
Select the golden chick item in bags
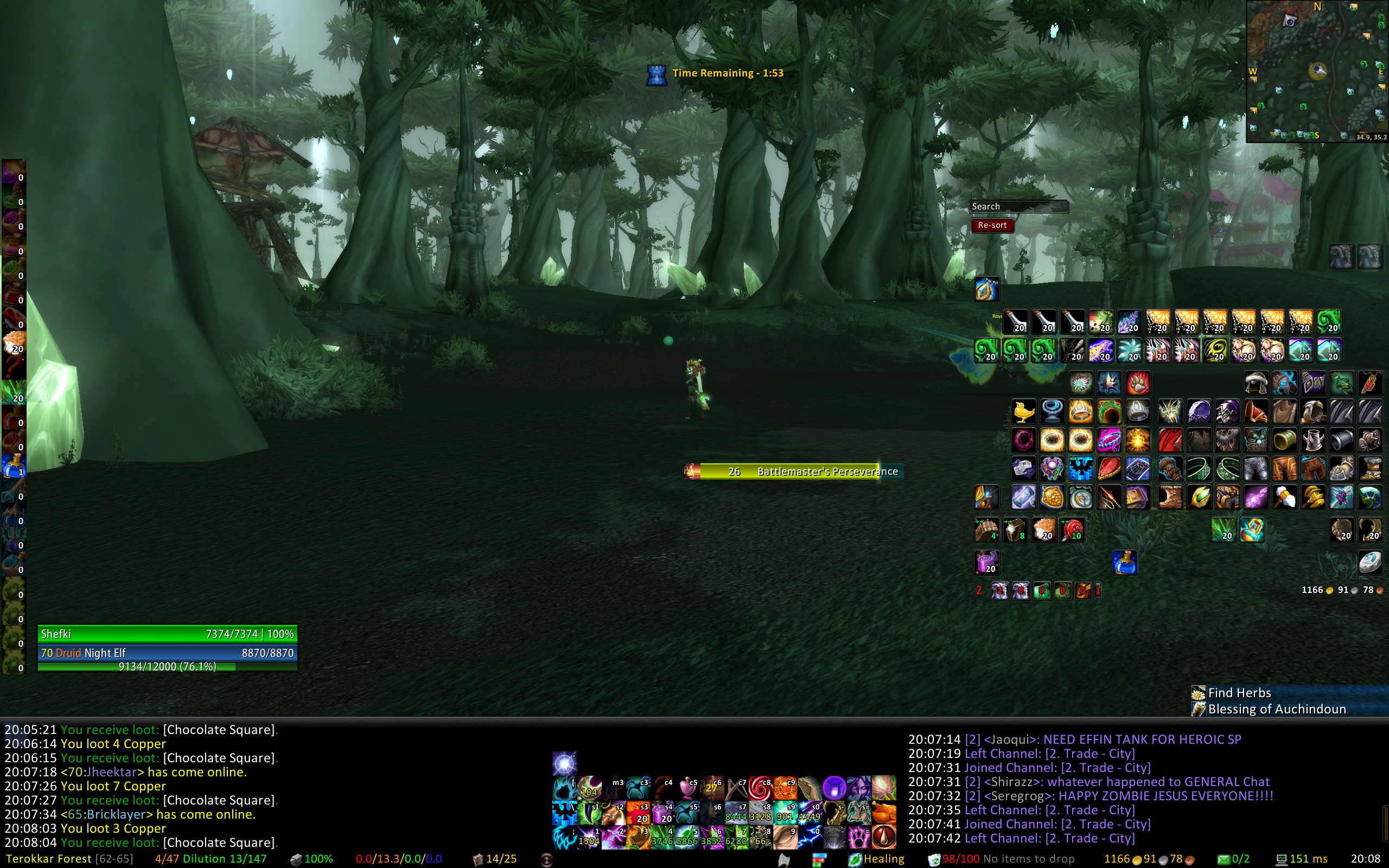pos(1023,412)
